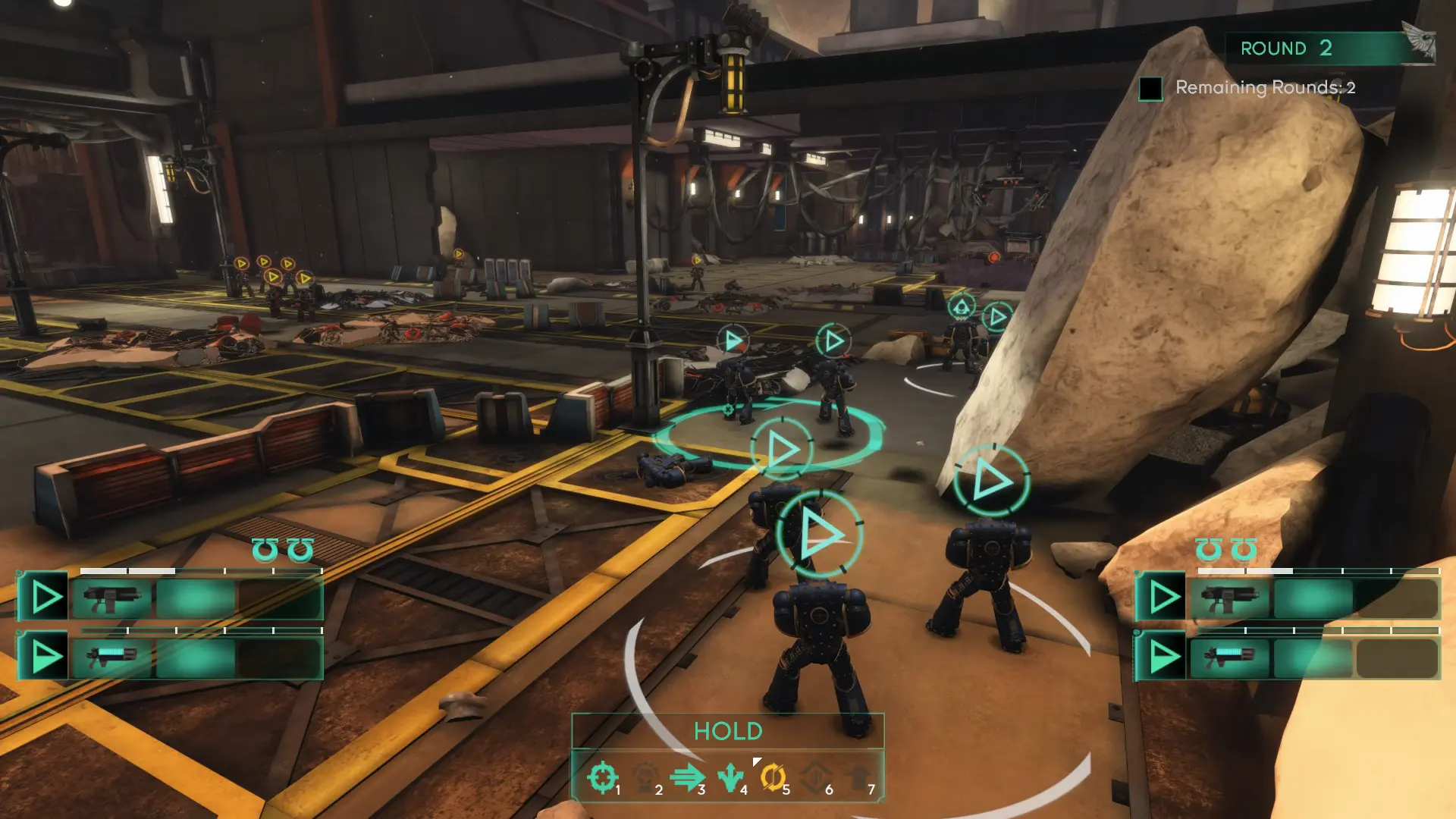The image size is (1456, 819).
Task: Select the unit marker with the upward arrow
Action: (x=962, y=307)
